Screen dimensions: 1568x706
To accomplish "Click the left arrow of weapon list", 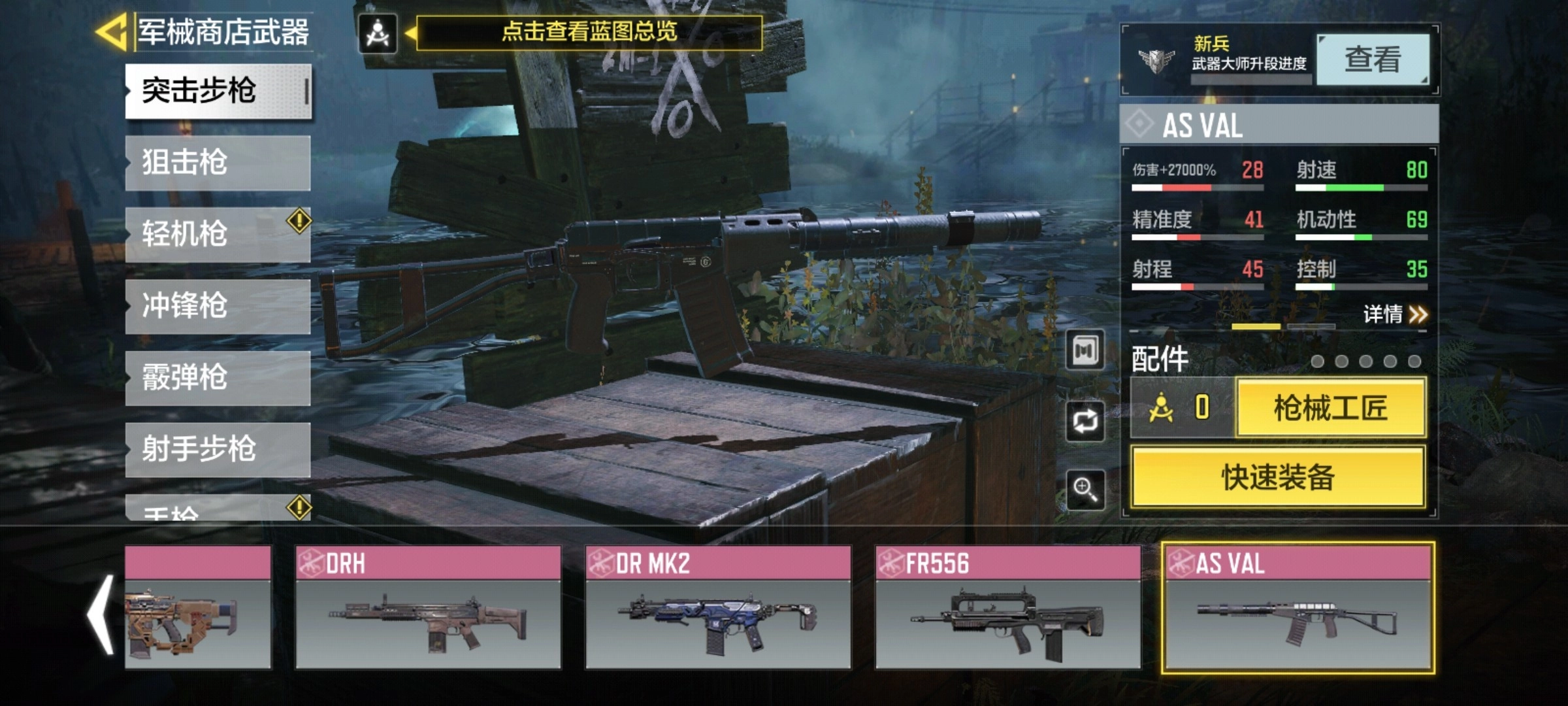I will coord(101,614).
